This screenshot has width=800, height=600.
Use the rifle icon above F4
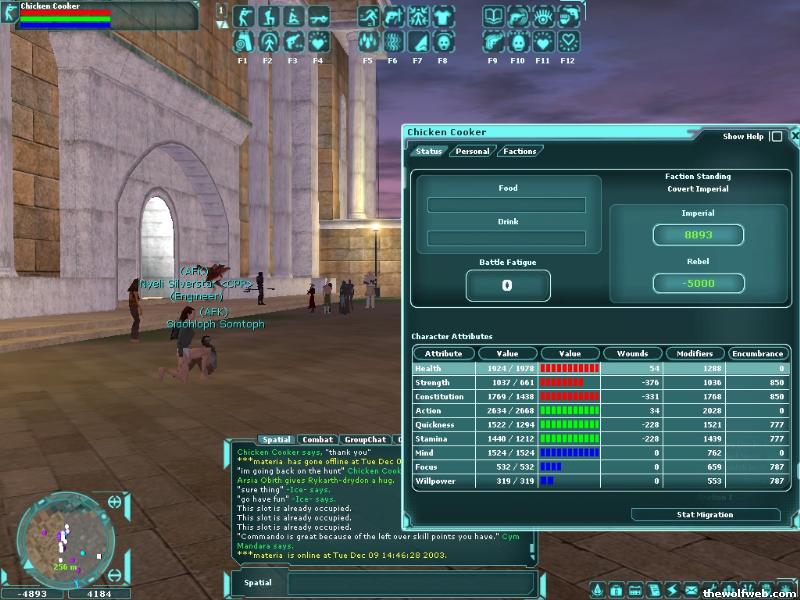[x=318, y=17]
